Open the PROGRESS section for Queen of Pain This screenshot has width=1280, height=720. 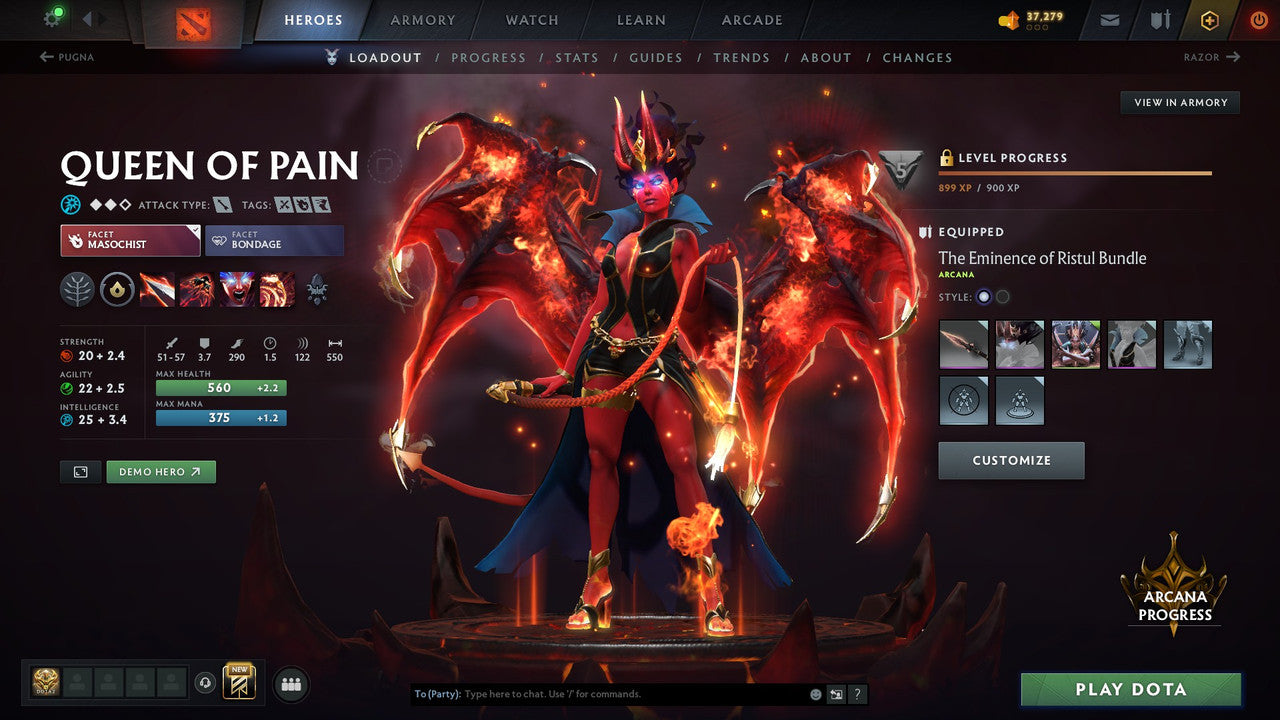click(489, 57)
